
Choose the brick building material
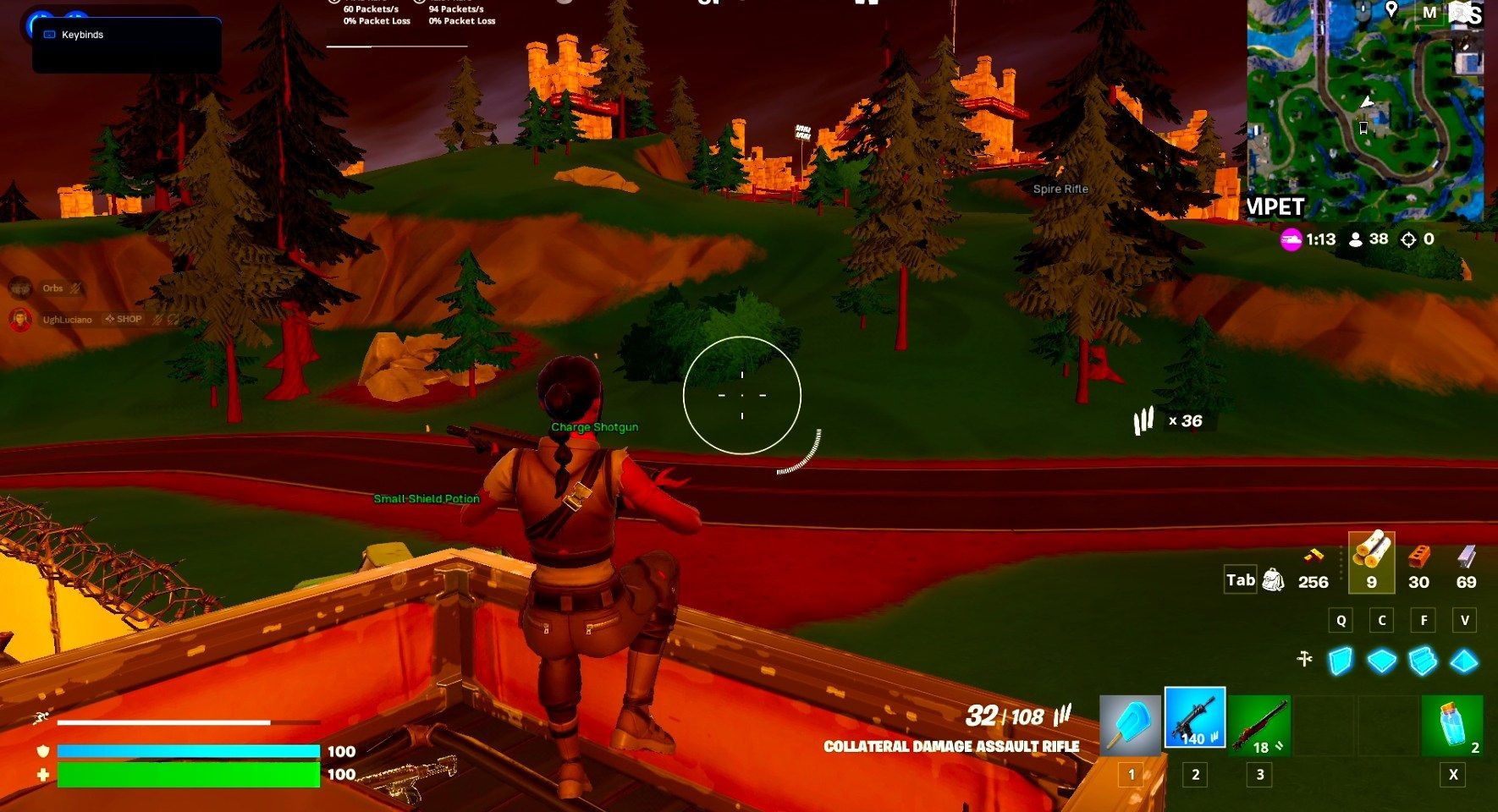click(x=1419, y=558)
